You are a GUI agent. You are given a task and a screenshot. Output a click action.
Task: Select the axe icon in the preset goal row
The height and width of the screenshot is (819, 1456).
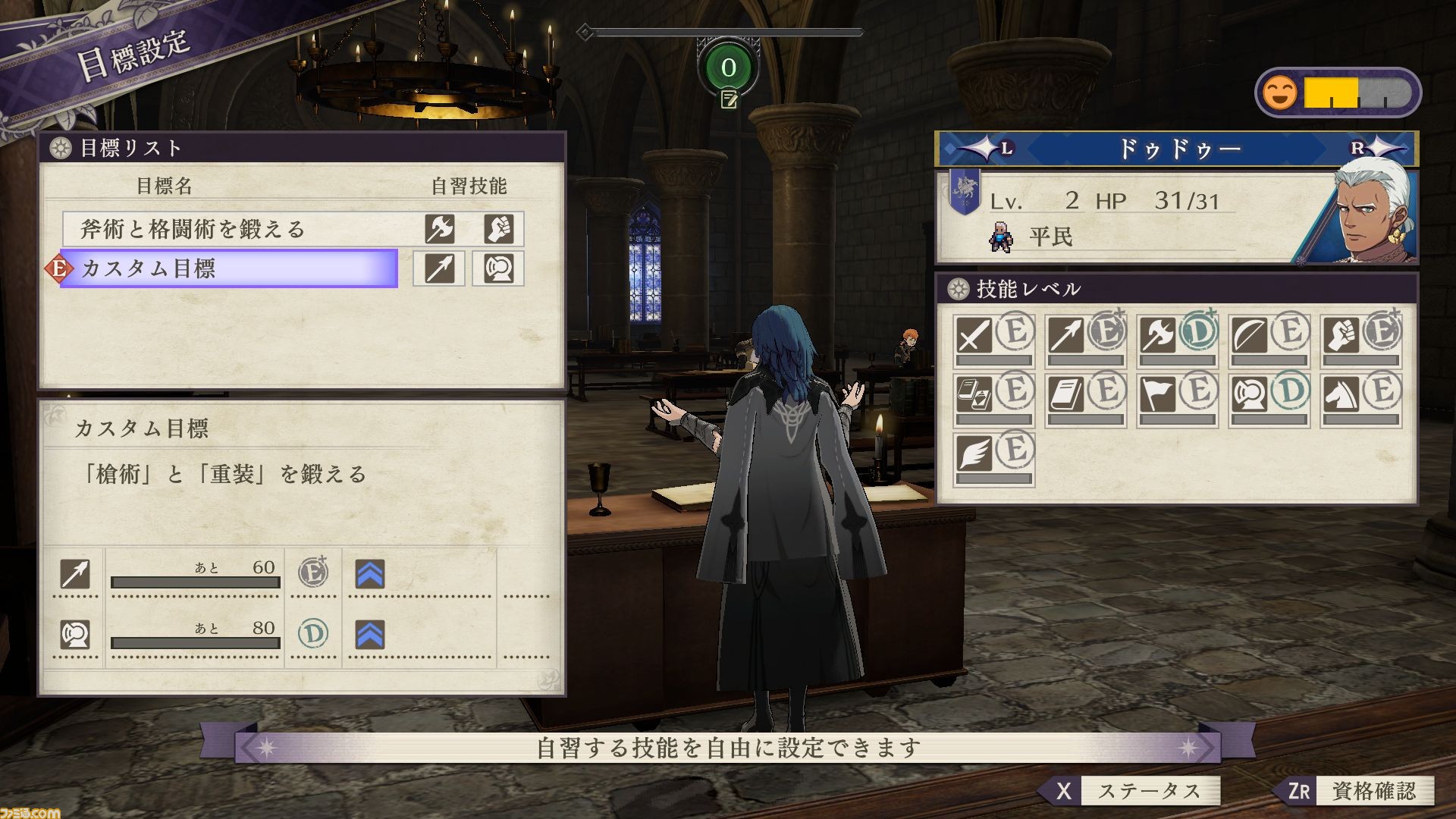click(x=439, y=229)
